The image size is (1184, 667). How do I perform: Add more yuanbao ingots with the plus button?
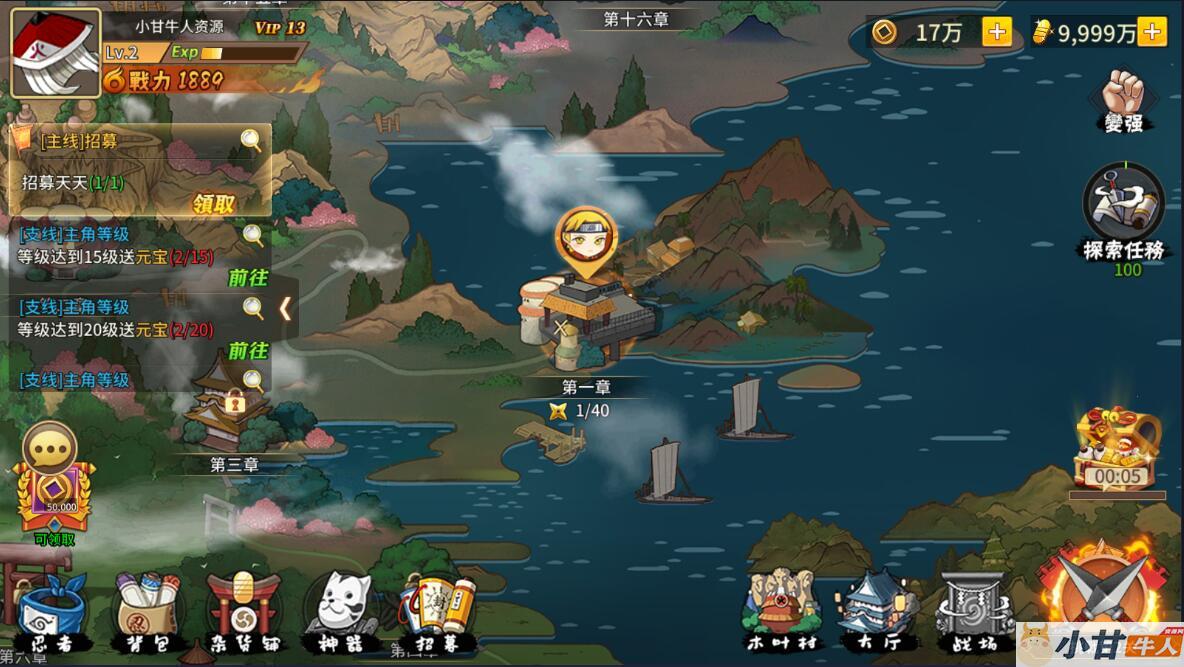[x=1152, y=32]
